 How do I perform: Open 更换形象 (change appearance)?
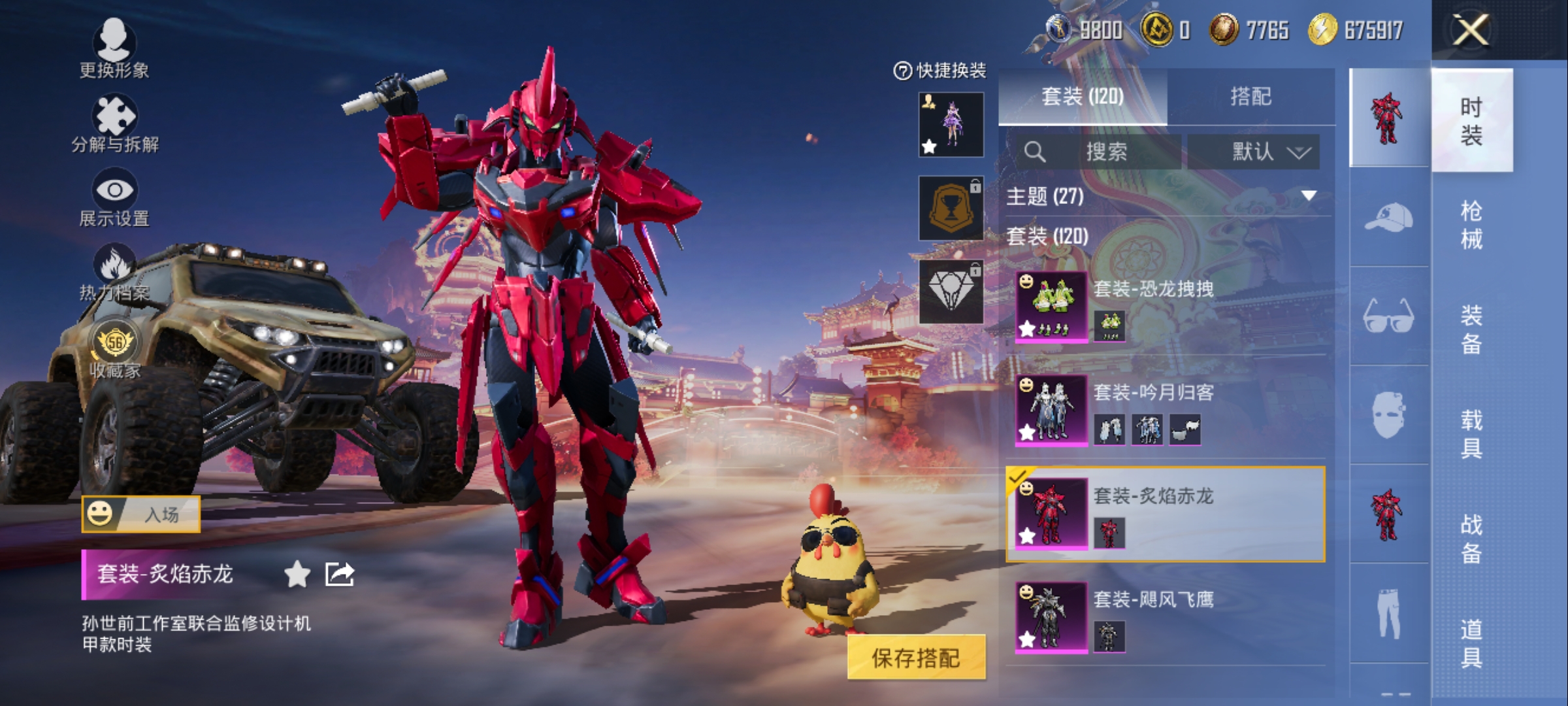click(x=114, y=47)
